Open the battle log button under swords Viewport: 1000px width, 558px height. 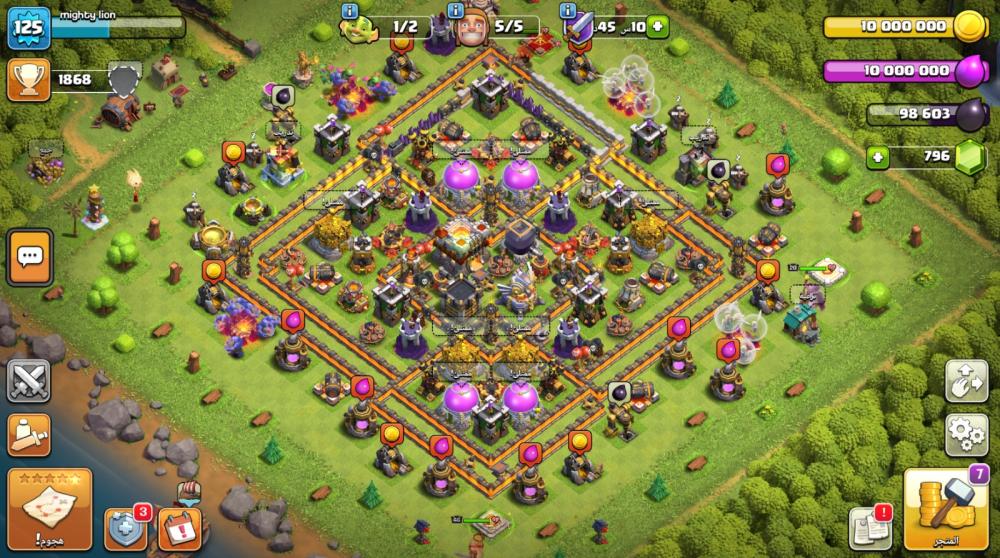(29, 434)
